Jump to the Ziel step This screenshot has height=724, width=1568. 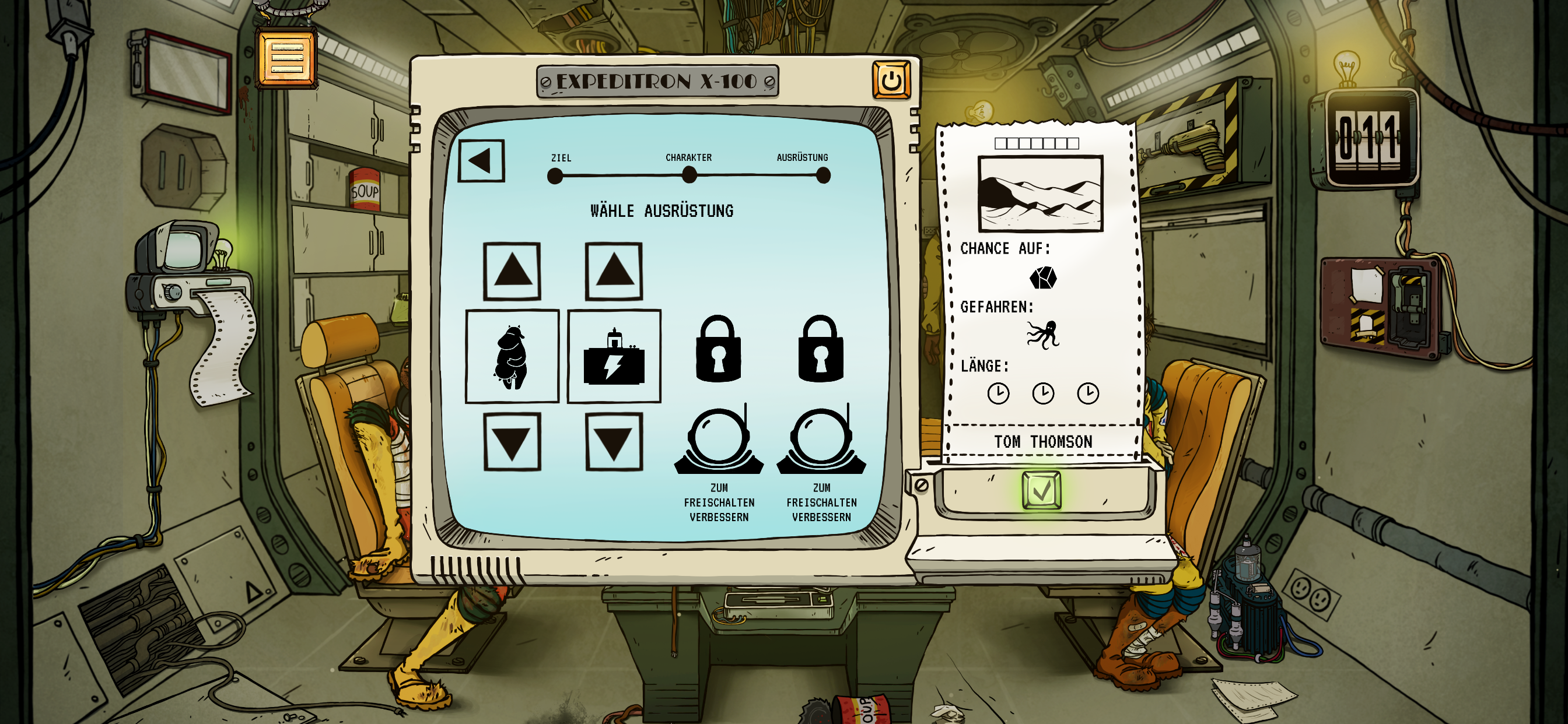click(555, 176)
